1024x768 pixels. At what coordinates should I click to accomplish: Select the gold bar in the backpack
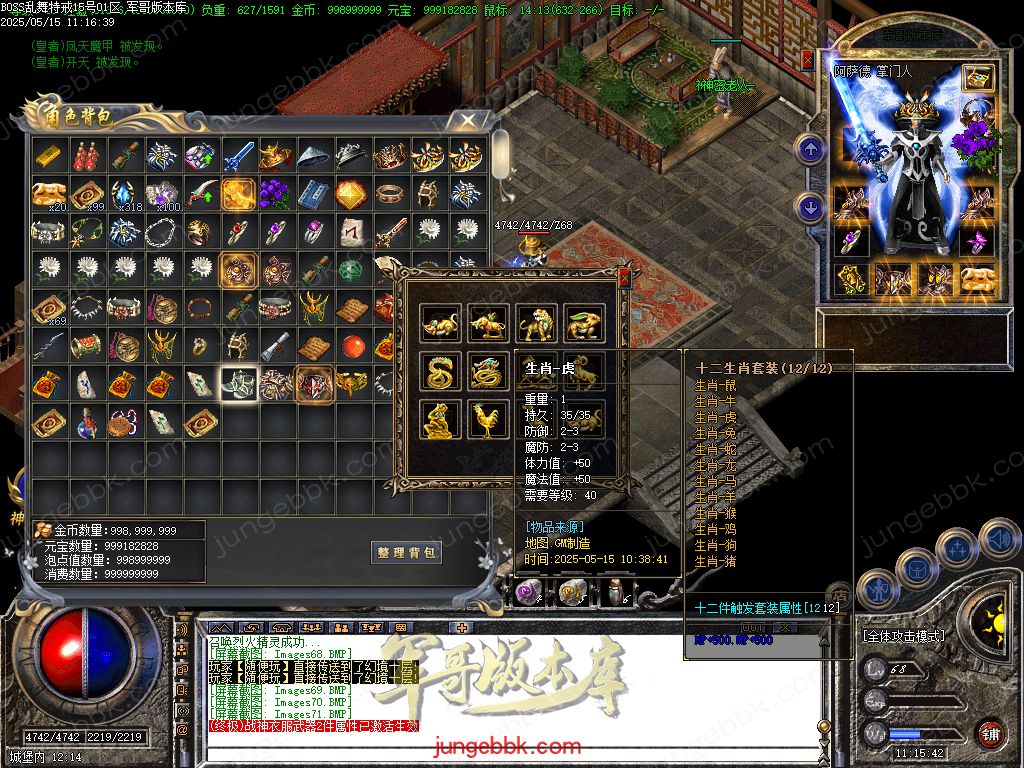click(x=49, y=156)
